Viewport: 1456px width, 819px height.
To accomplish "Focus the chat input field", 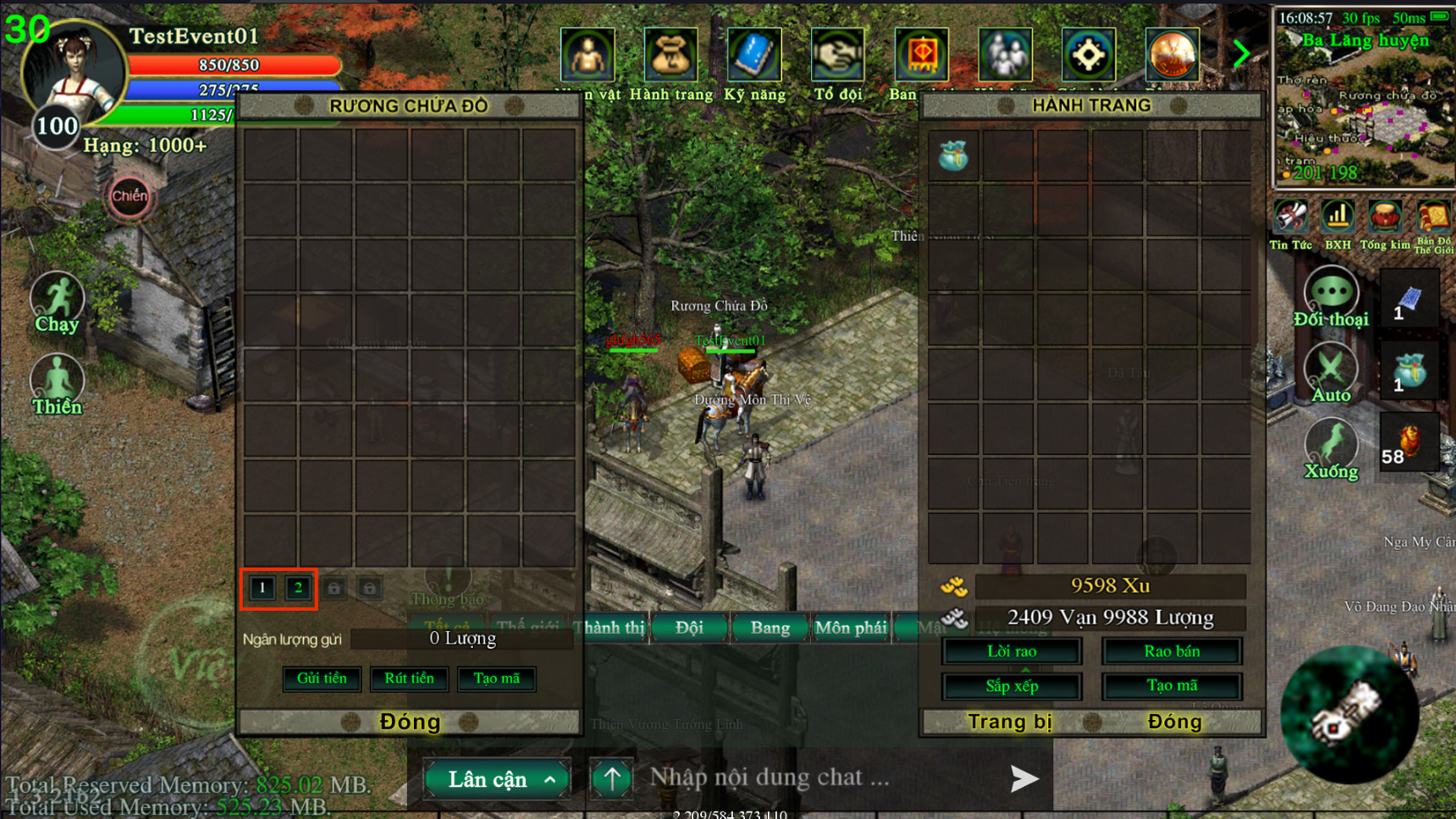I will (x=813, y=778).
